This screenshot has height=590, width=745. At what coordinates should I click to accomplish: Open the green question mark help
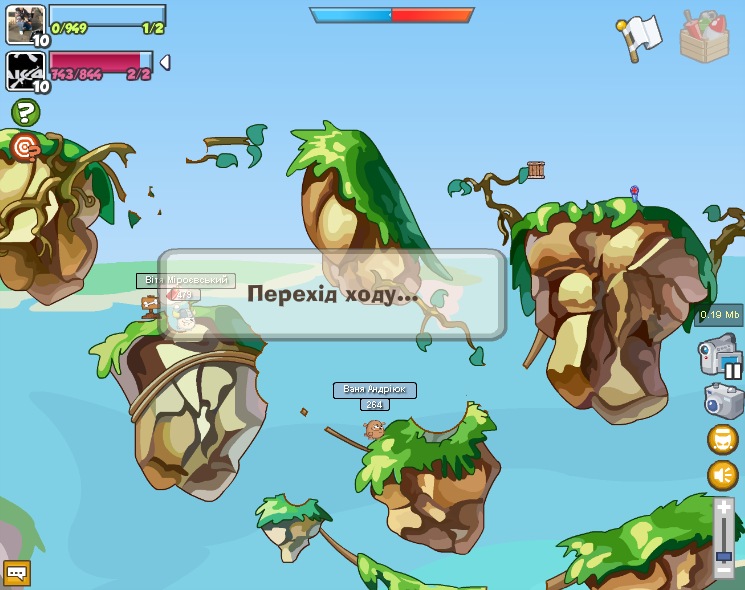(x=25, y=112)
